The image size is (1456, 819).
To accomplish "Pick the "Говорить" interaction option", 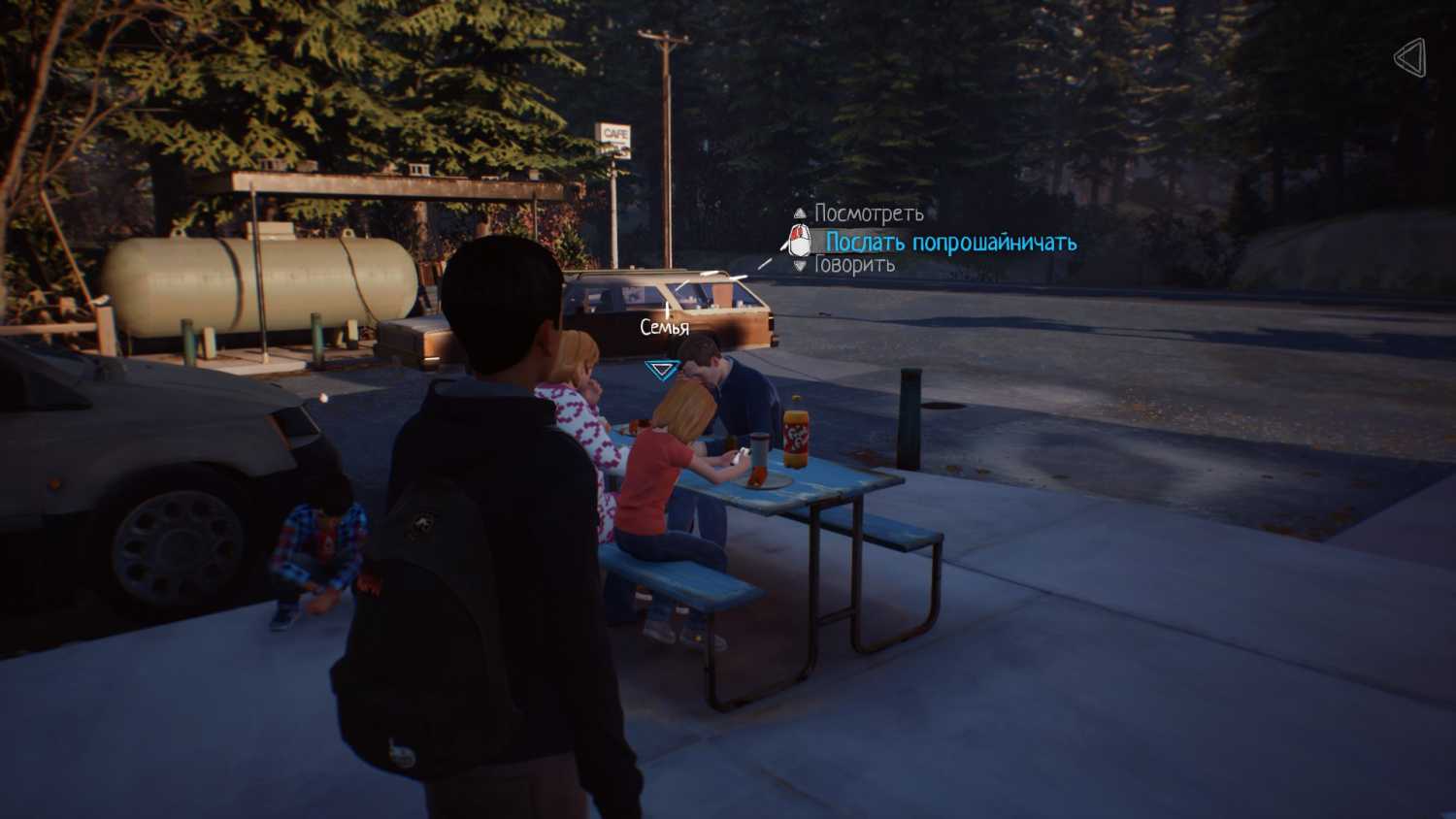I will click(853, 265).
